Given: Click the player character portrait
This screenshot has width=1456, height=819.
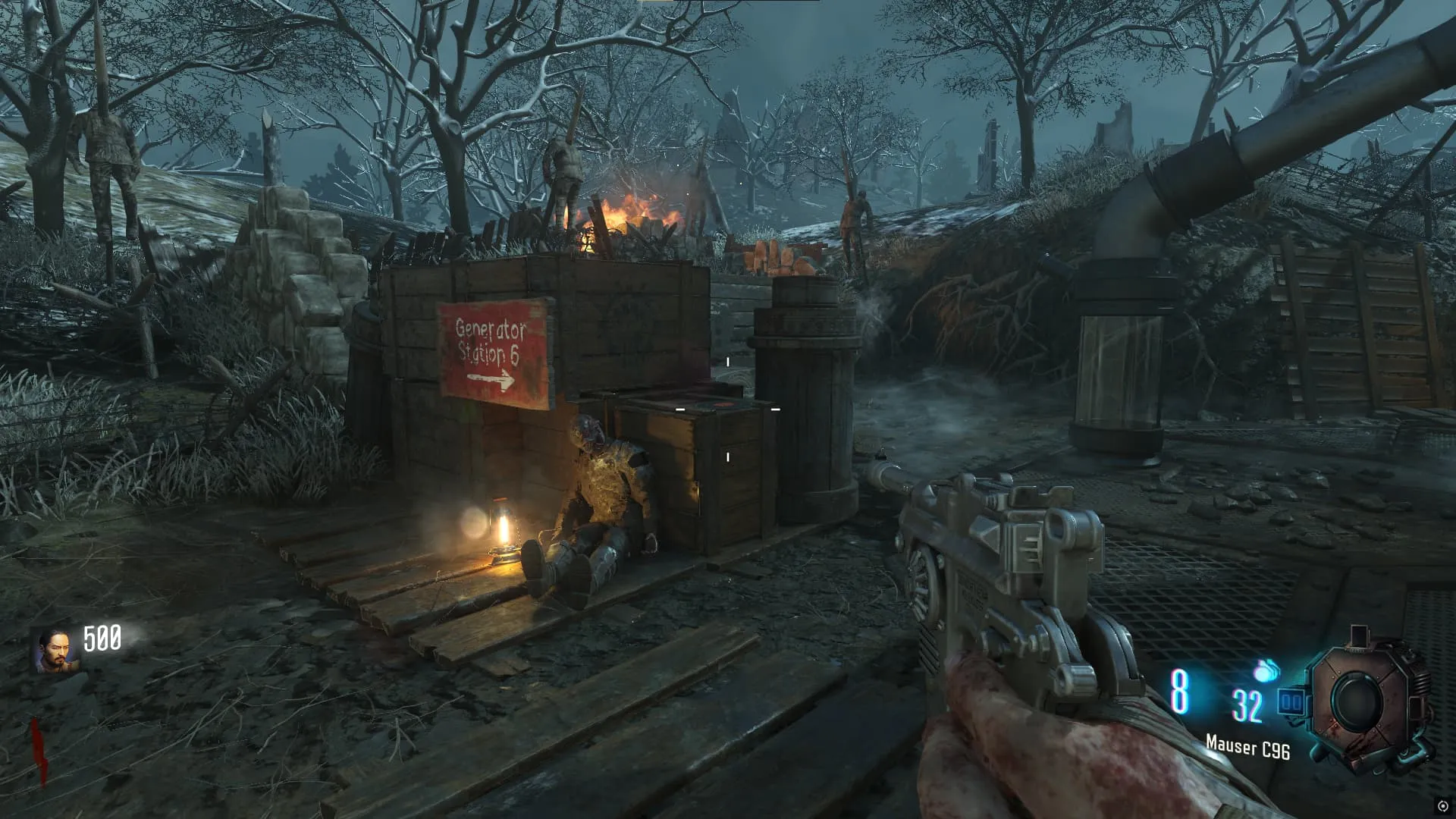Looking at the screenshot, I should coord(55,651).
